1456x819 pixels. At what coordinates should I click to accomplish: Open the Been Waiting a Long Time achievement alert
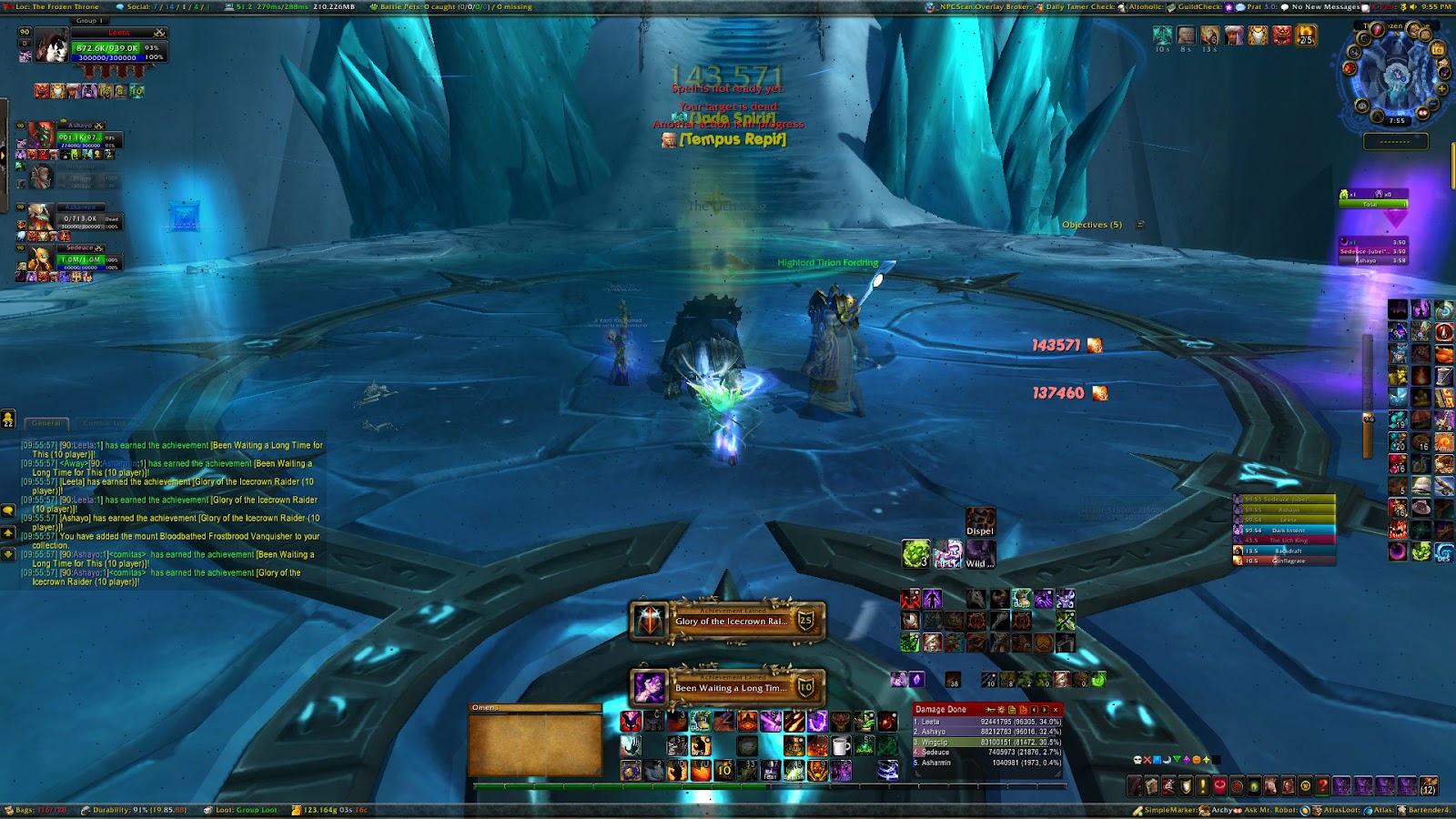tap(728, 688)
